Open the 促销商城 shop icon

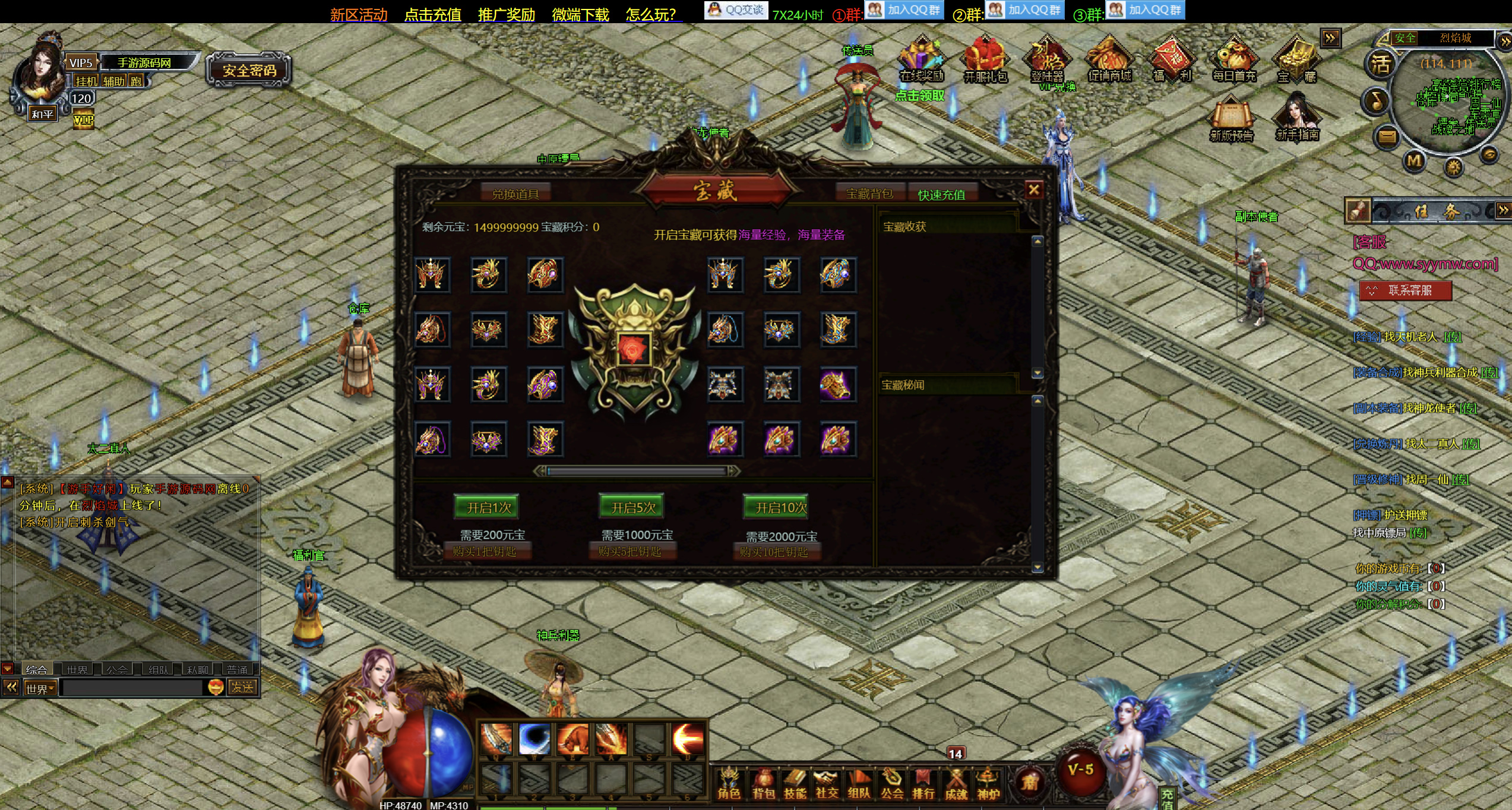(x=1109, y=61)
